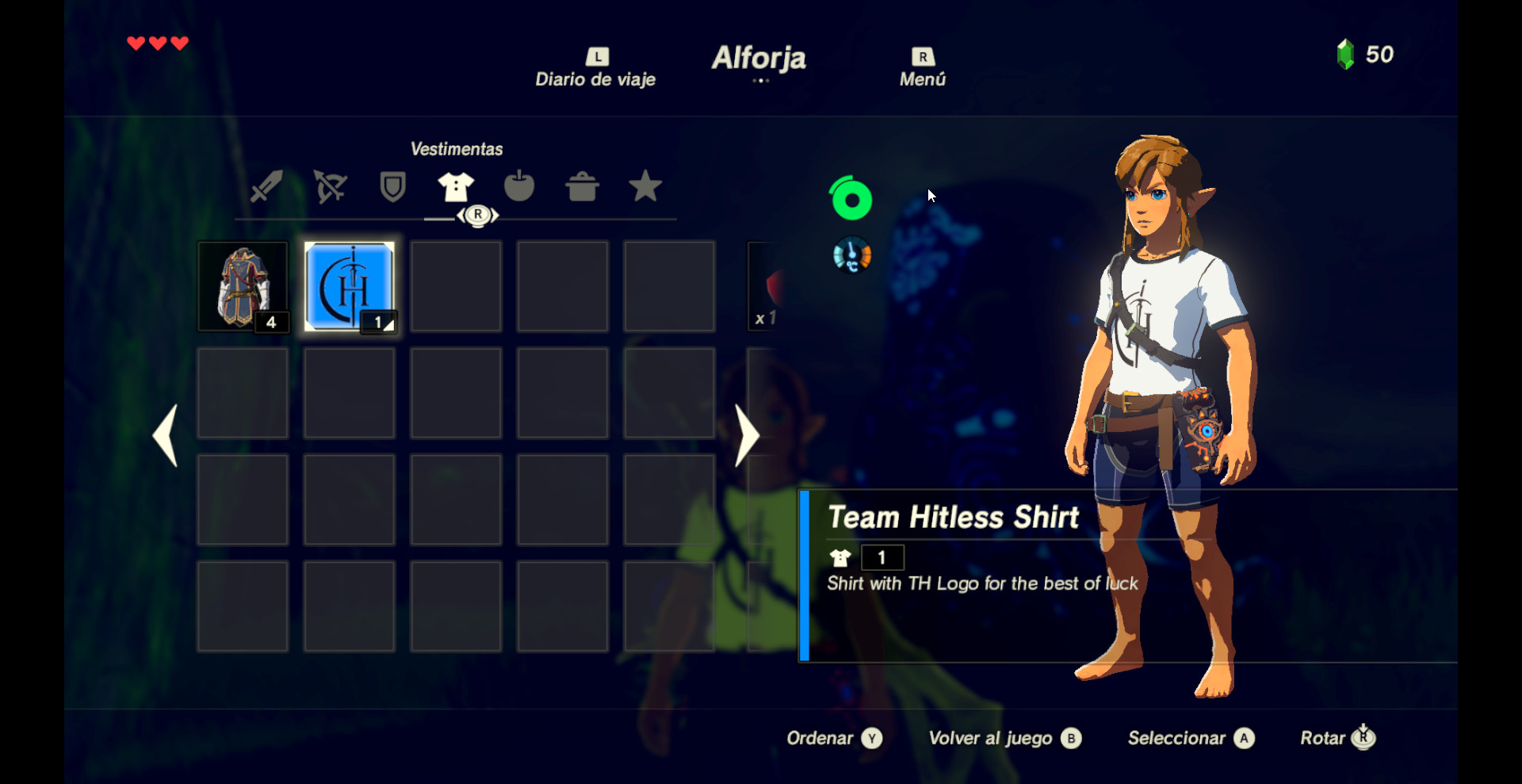Screen dimensions: 1522x784
Task: Click the right arrow to view next page
Action: pyautogui.click(x=746, y=435)
